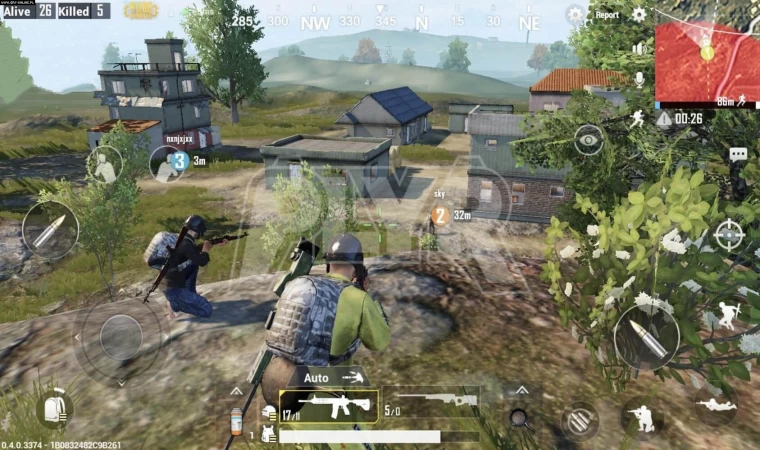The image size is (760, 450).
Task: Activate the eye free-look button
Action: point(588,139)
